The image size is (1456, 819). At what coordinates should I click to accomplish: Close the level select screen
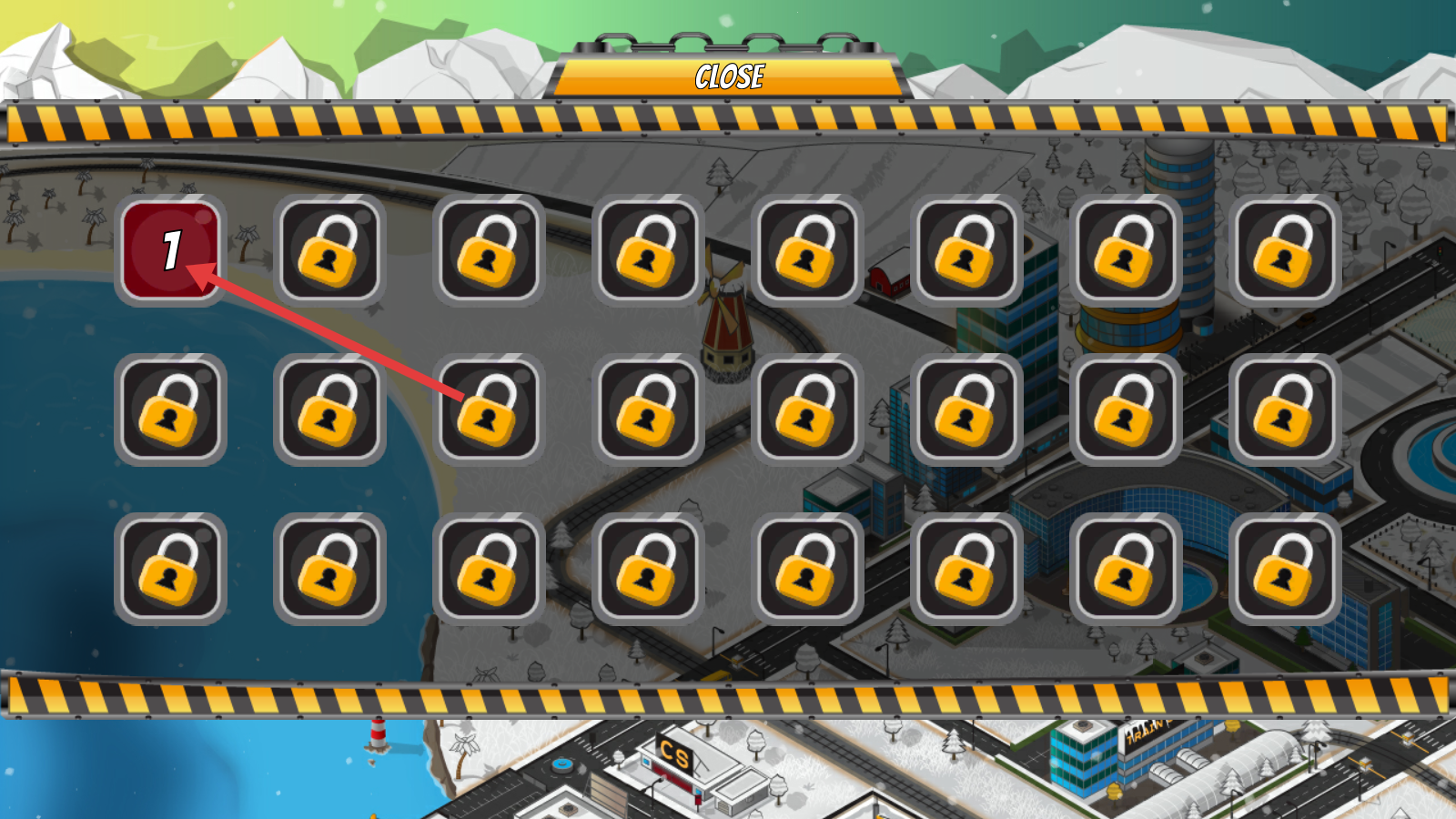coord(729,76)
